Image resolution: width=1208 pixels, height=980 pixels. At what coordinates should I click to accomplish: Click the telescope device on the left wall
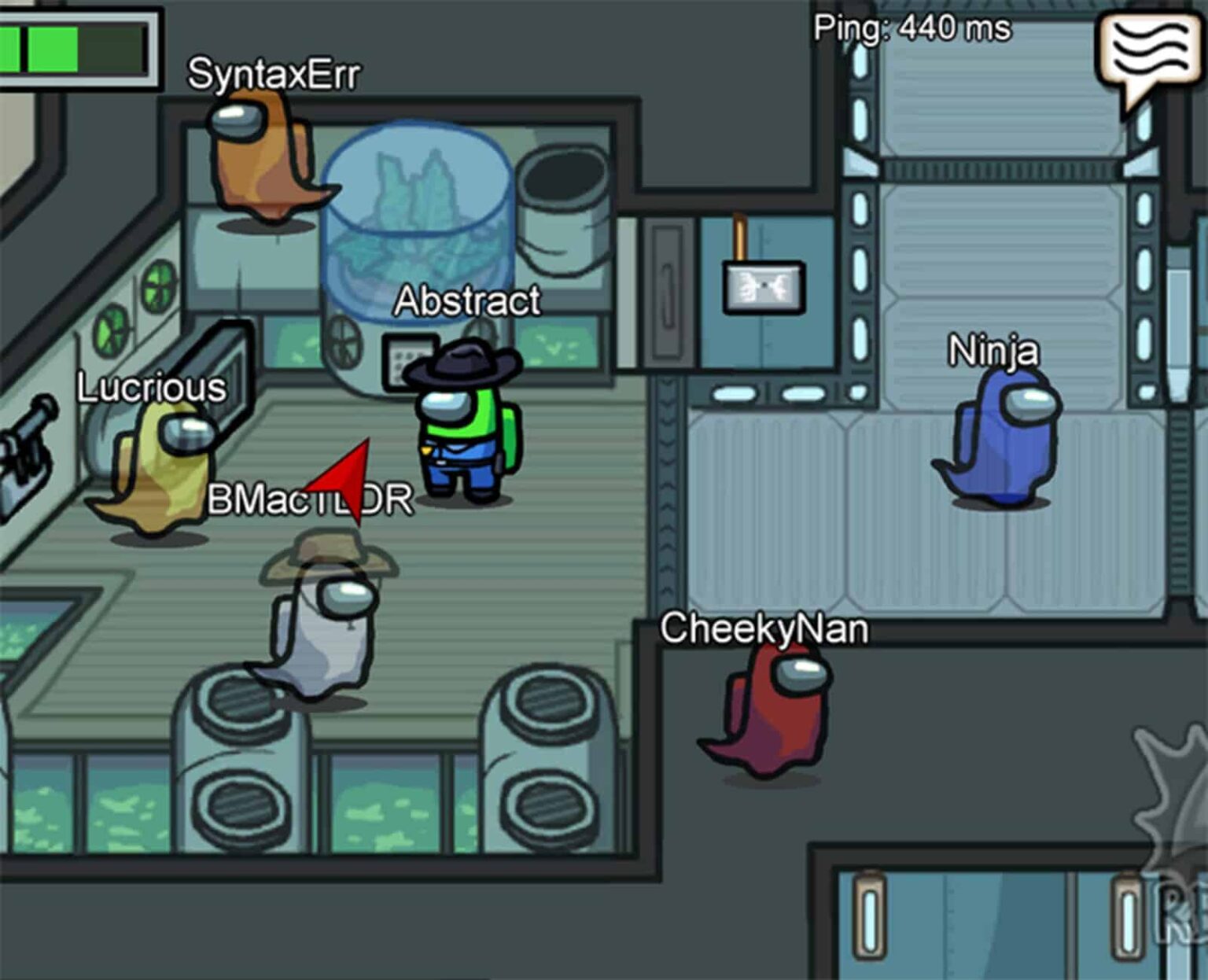click(28, 452)
